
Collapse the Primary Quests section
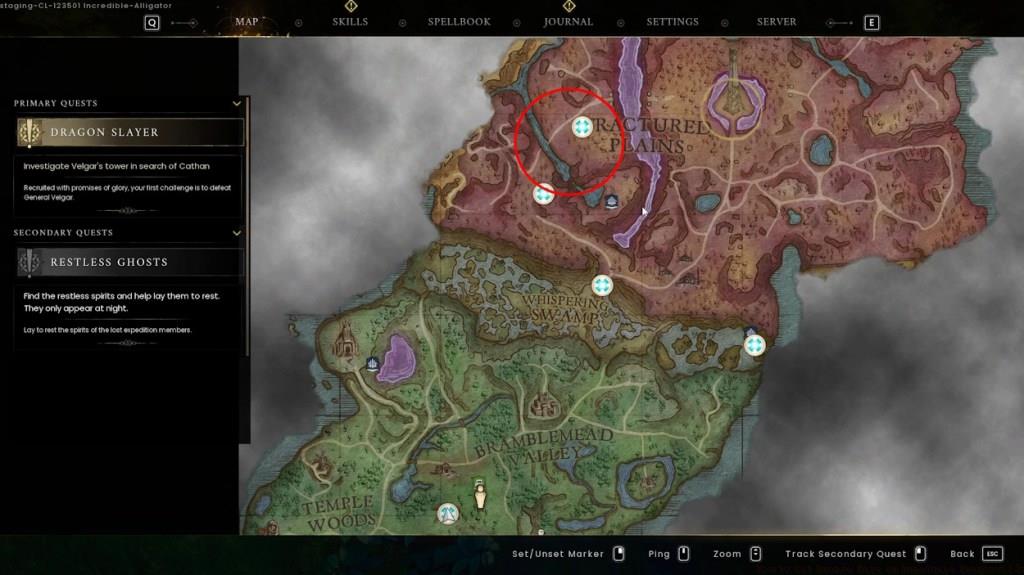click(237, 103)
